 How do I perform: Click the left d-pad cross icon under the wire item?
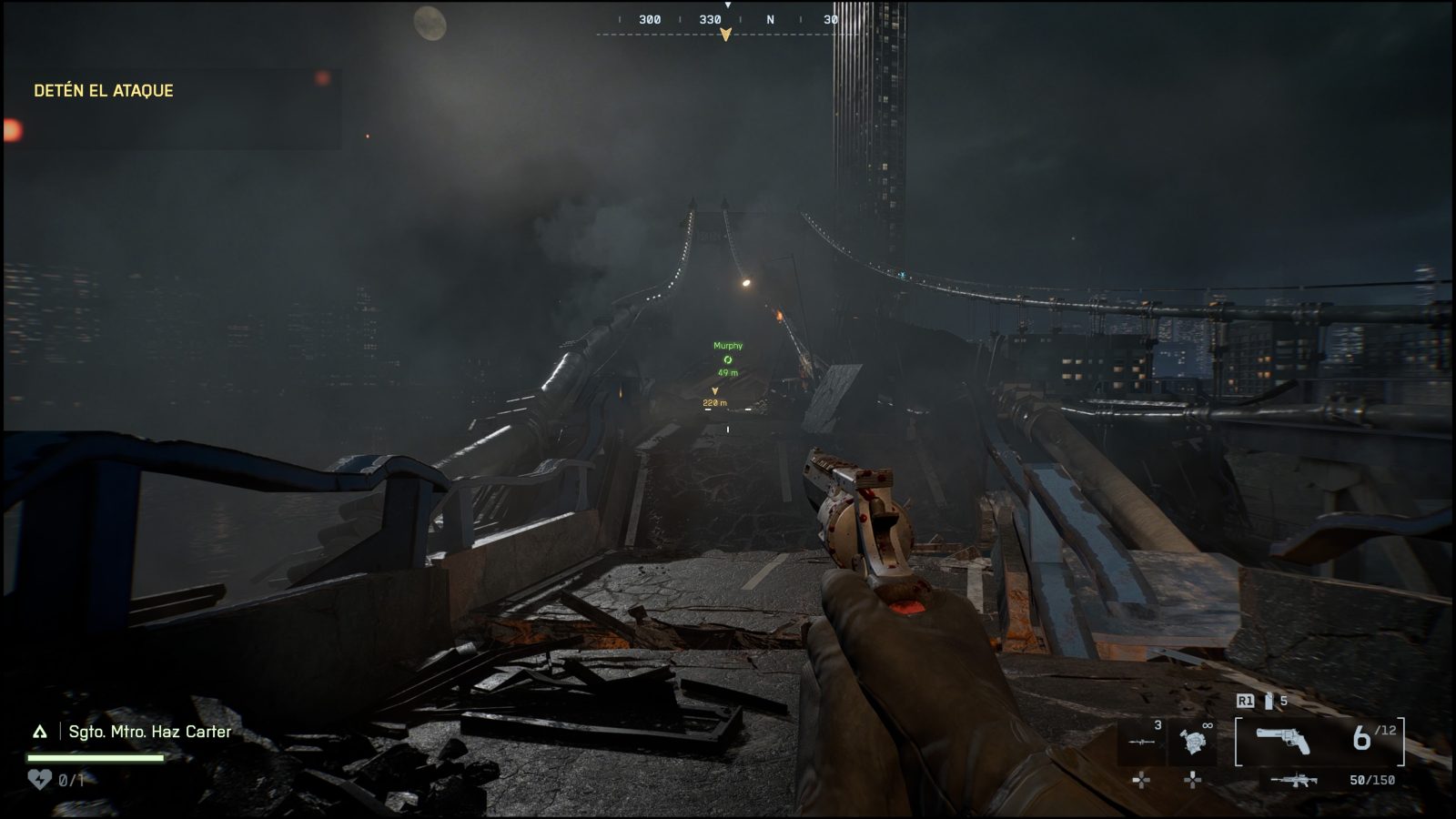1141,780
